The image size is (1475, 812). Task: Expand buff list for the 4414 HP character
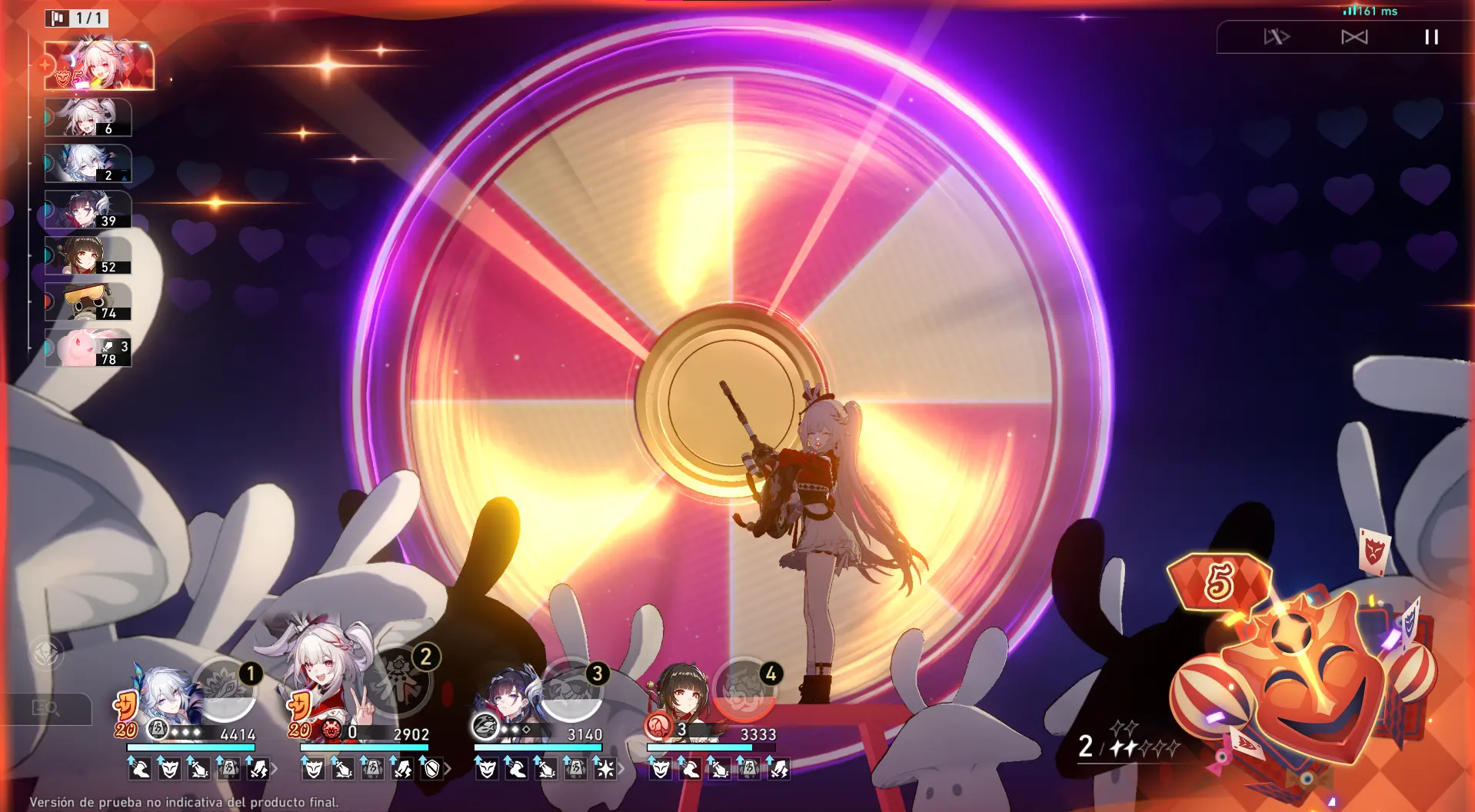tap(275, 768)
